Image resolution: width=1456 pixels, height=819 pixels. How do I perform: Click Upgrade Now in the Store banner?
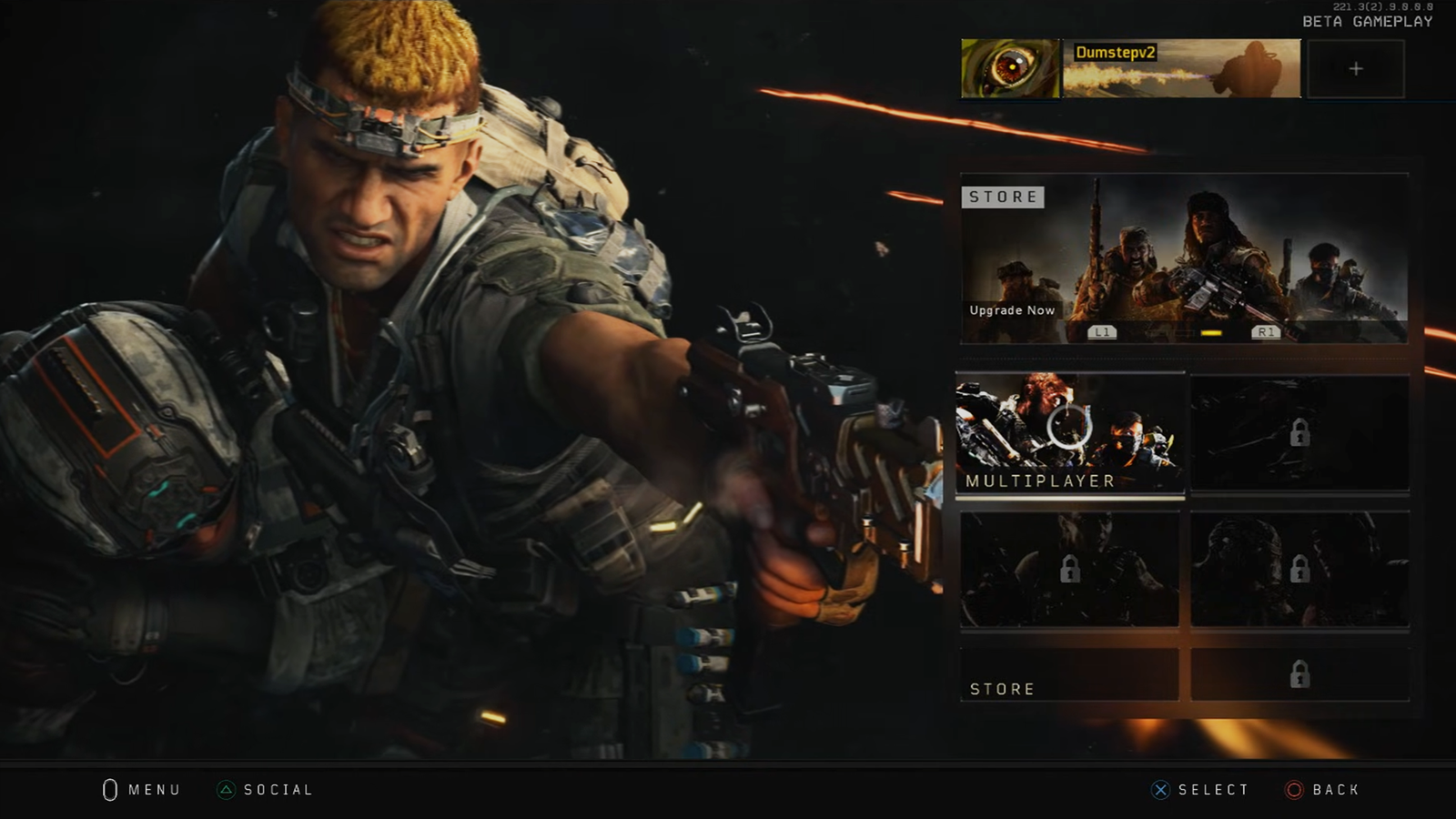[1011, 309]
